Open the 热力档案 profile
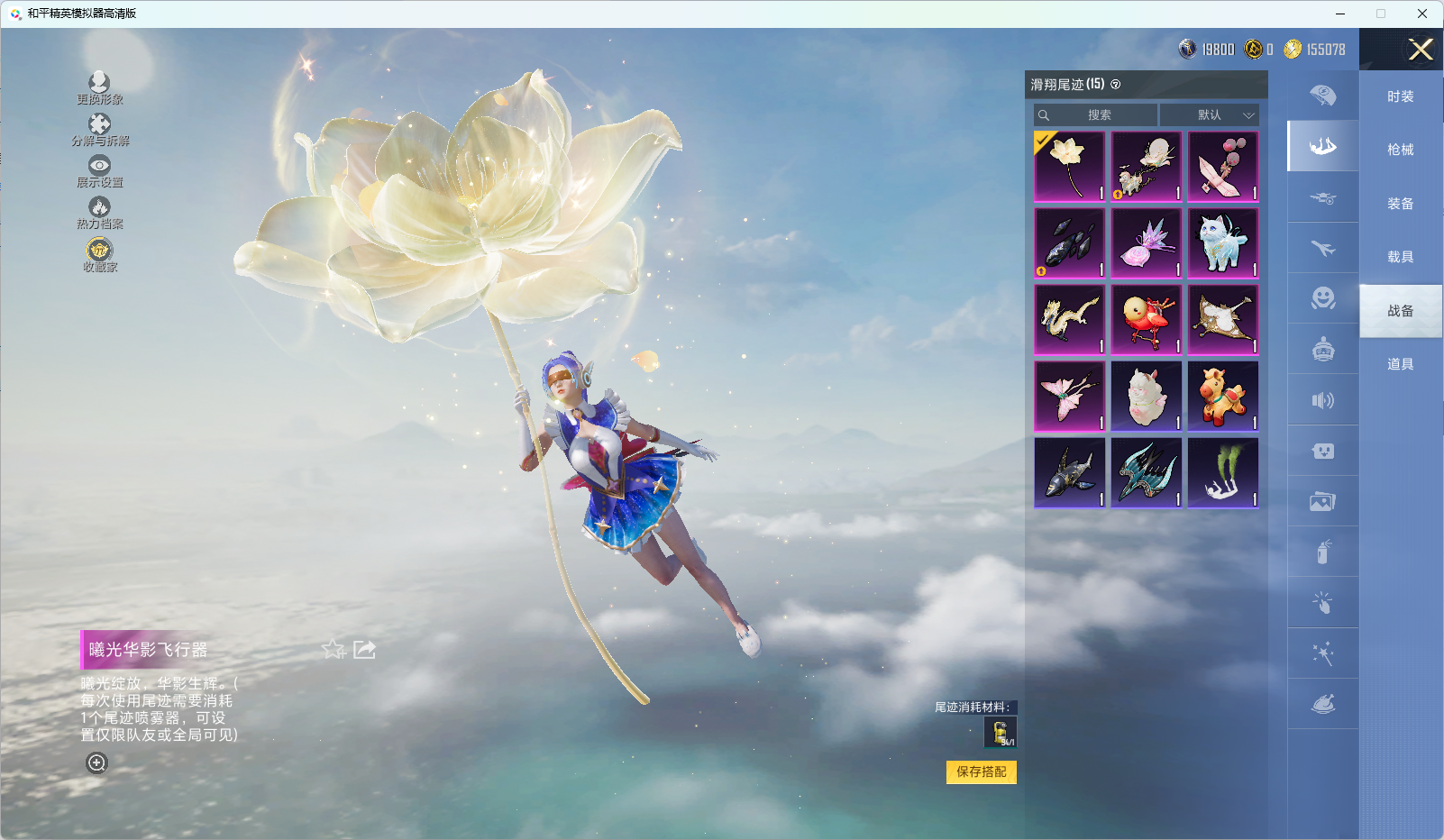The image size is (1444, 840). tap(99, 213)
